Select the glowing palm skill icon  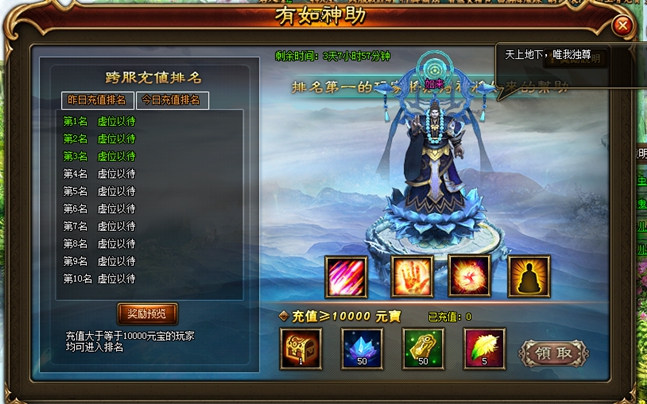tap(406, 277)
